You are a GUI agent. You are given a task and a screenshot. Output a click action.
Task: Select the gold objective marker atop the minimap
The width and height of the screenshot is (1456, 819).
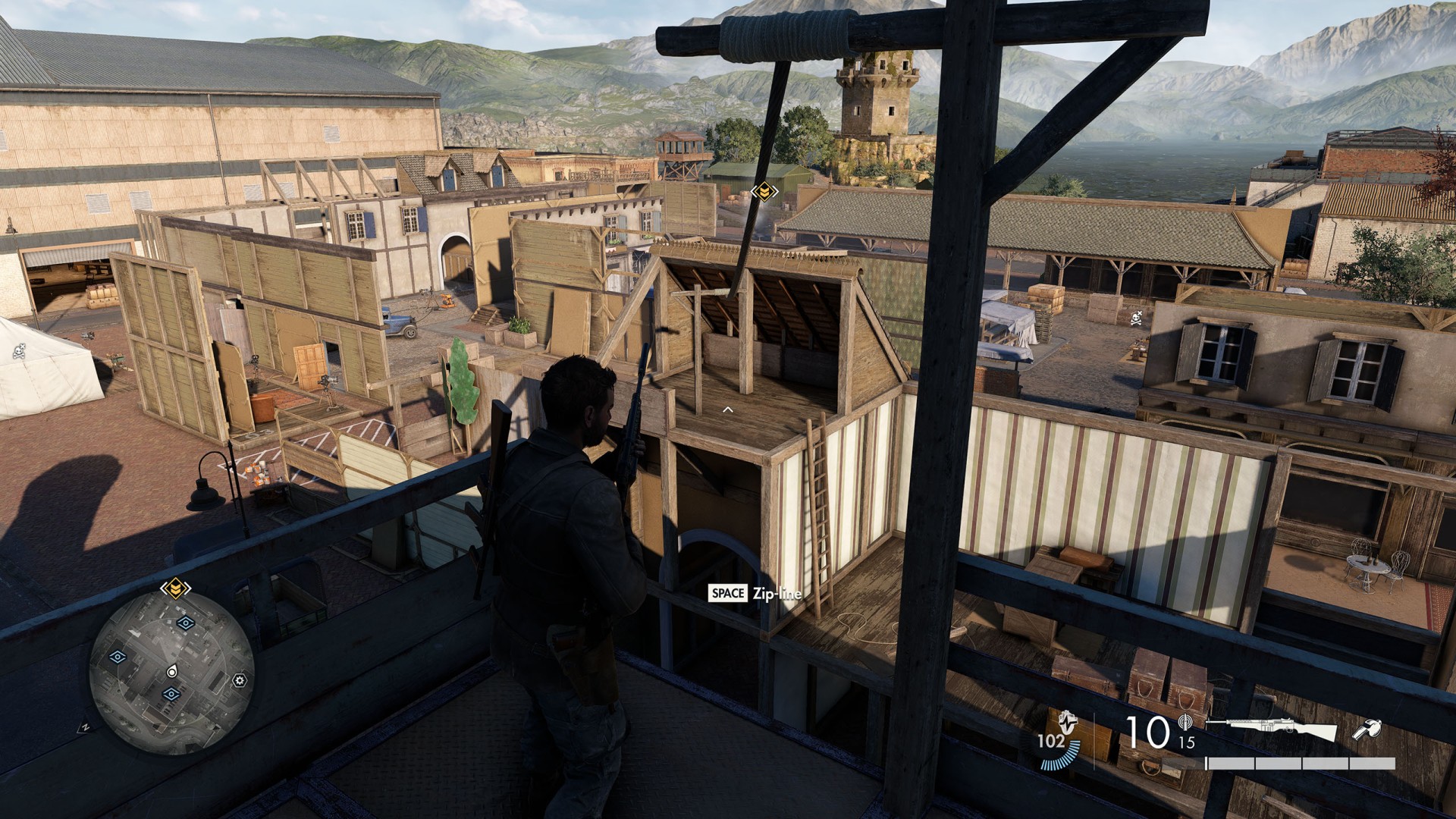click(175, 587)
